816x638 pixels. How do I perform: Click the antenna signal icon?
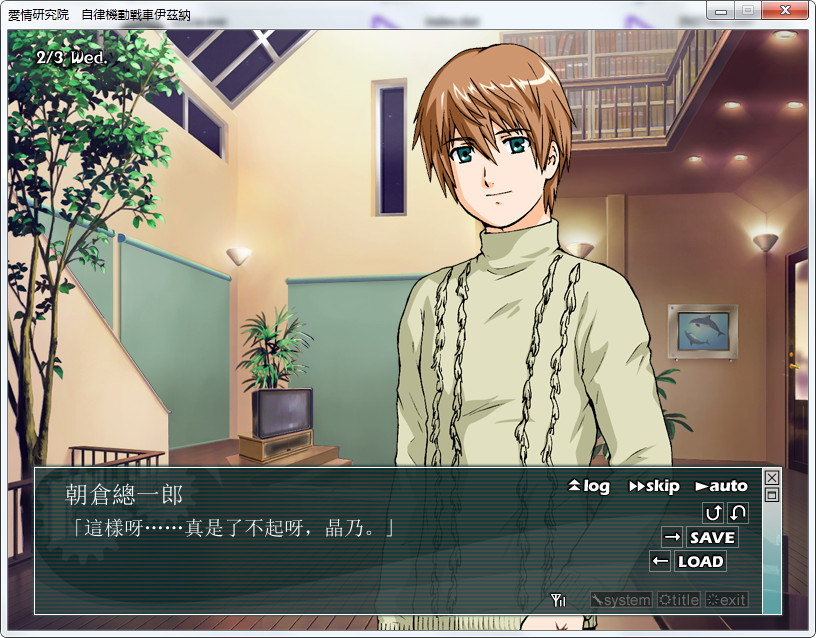[558, 600]
